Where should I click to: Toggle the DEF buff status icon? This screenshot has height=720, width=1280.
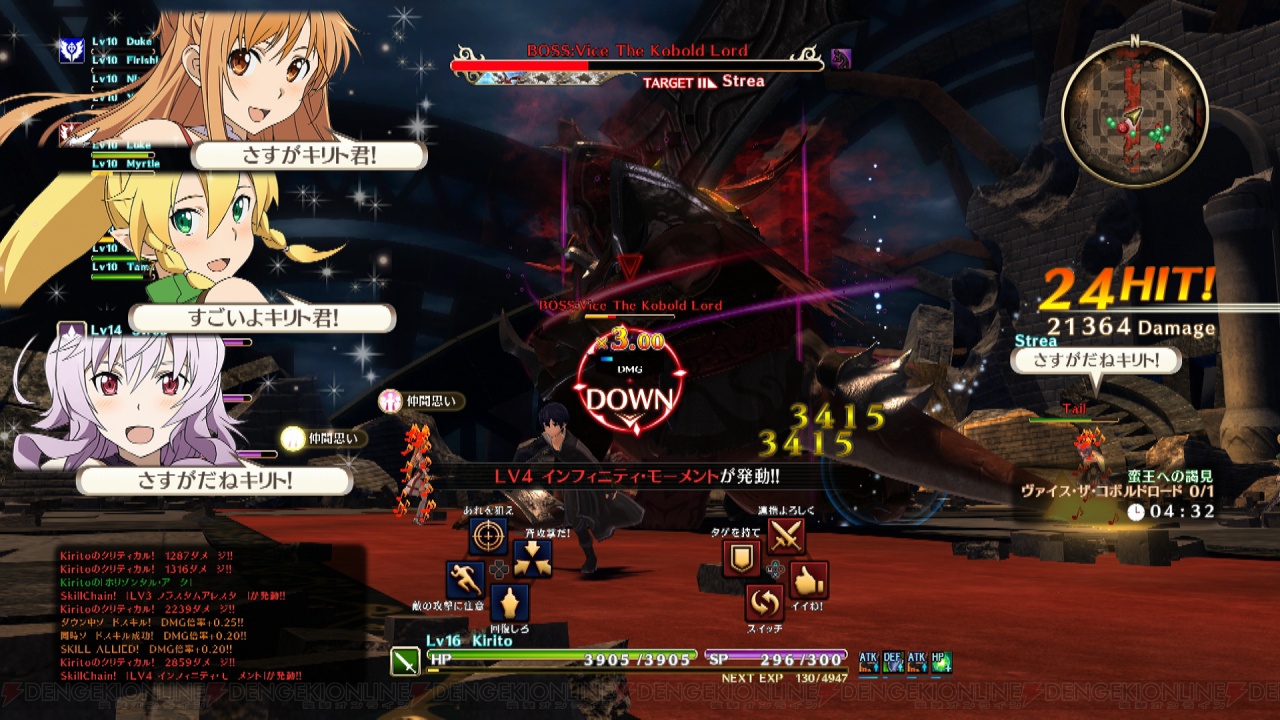[893, 661]
